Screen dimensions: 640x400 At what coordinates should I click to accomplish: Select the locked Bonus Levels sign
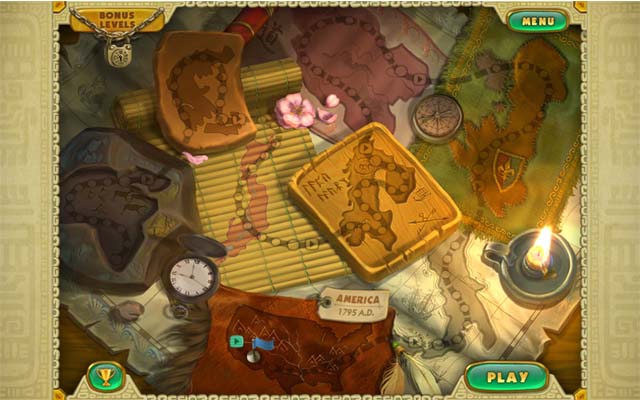118,20
